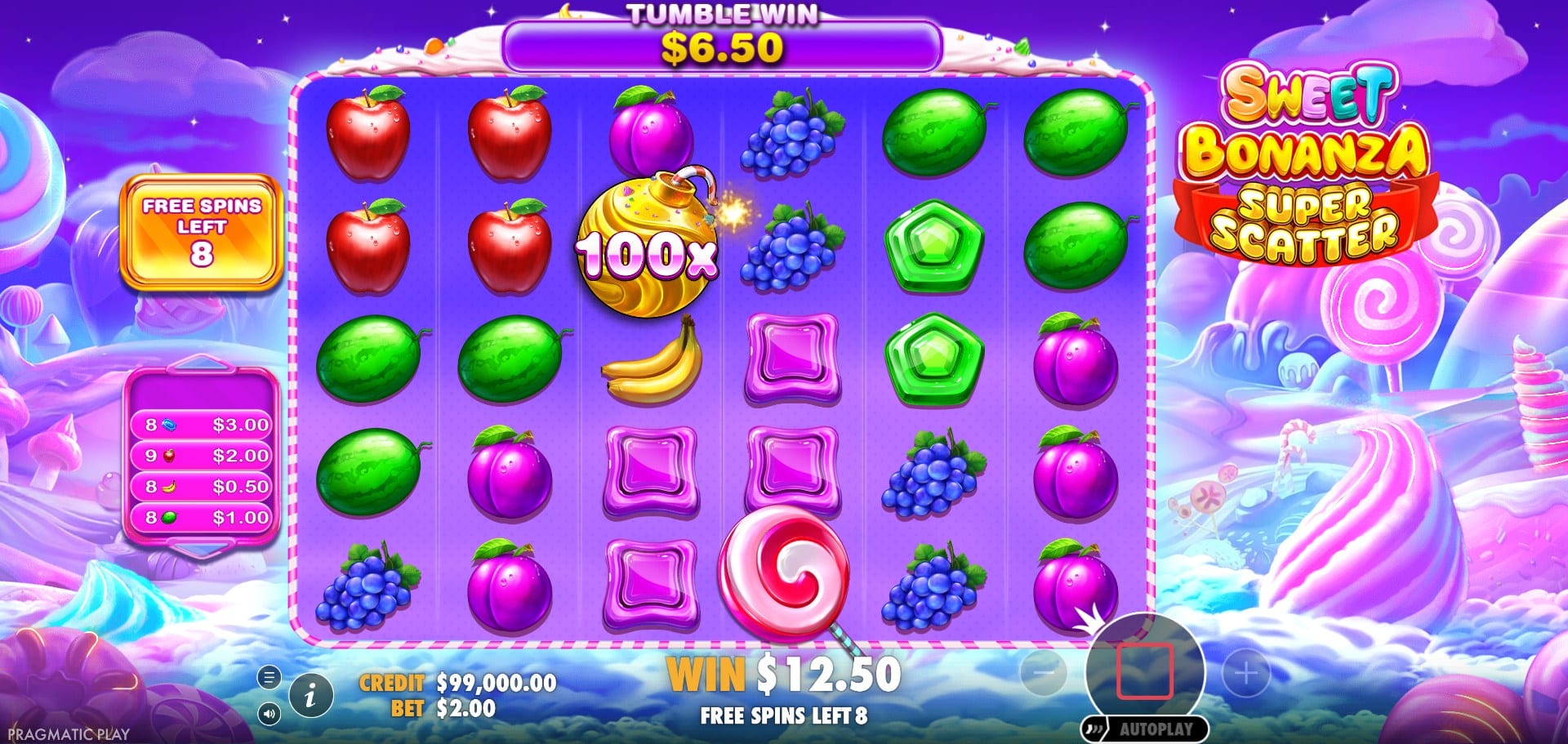
Task: Increase the bet with the plus button
Action: [x=1245, y=673]
